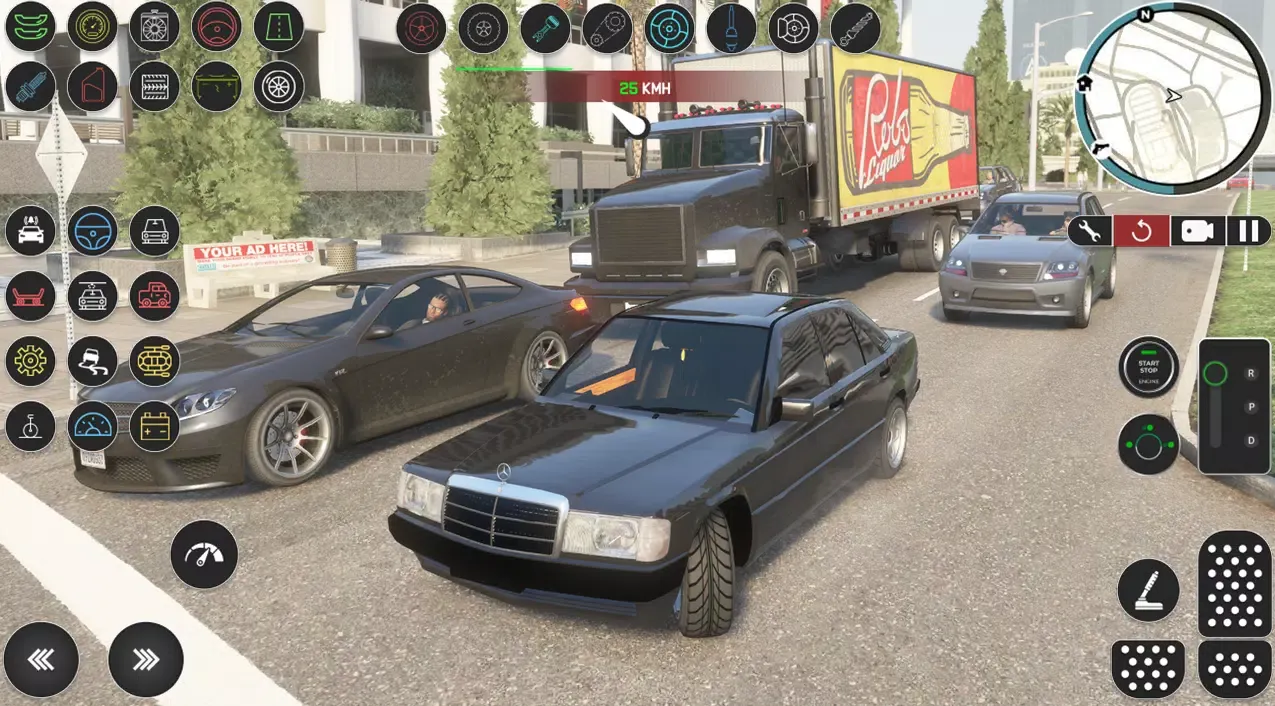Image resolution: width=1275 pixels, height=706 pixels.
Task: Toggle the traction control skid icon
Action: [x=93, y=361]
